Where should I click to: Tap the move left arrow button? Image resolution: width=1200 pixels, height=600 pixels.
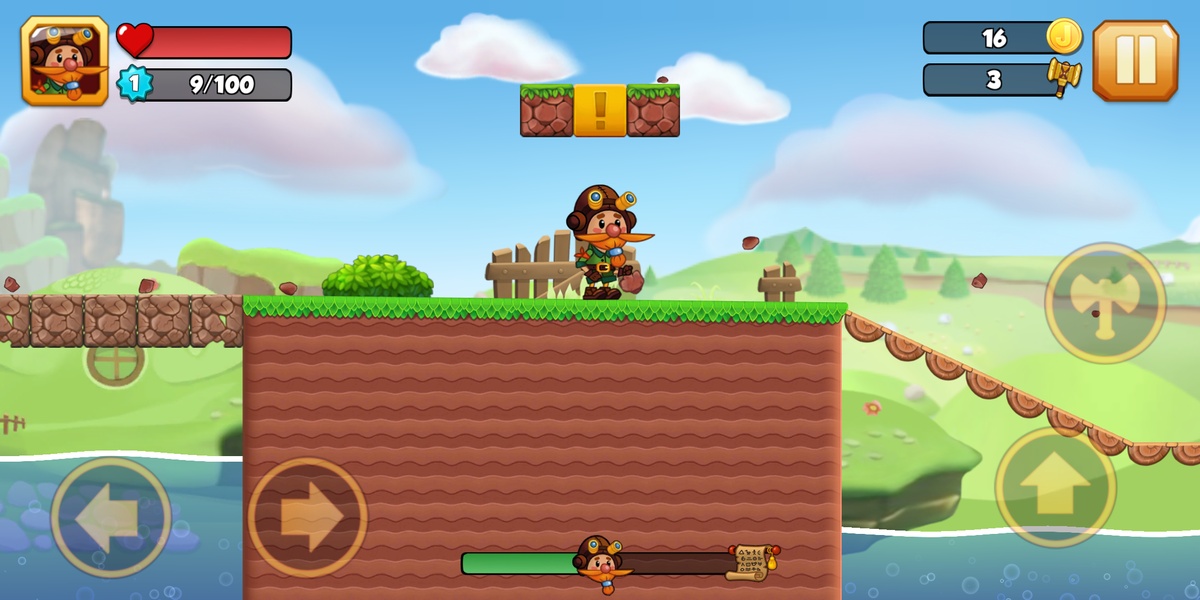coord(110,517)
